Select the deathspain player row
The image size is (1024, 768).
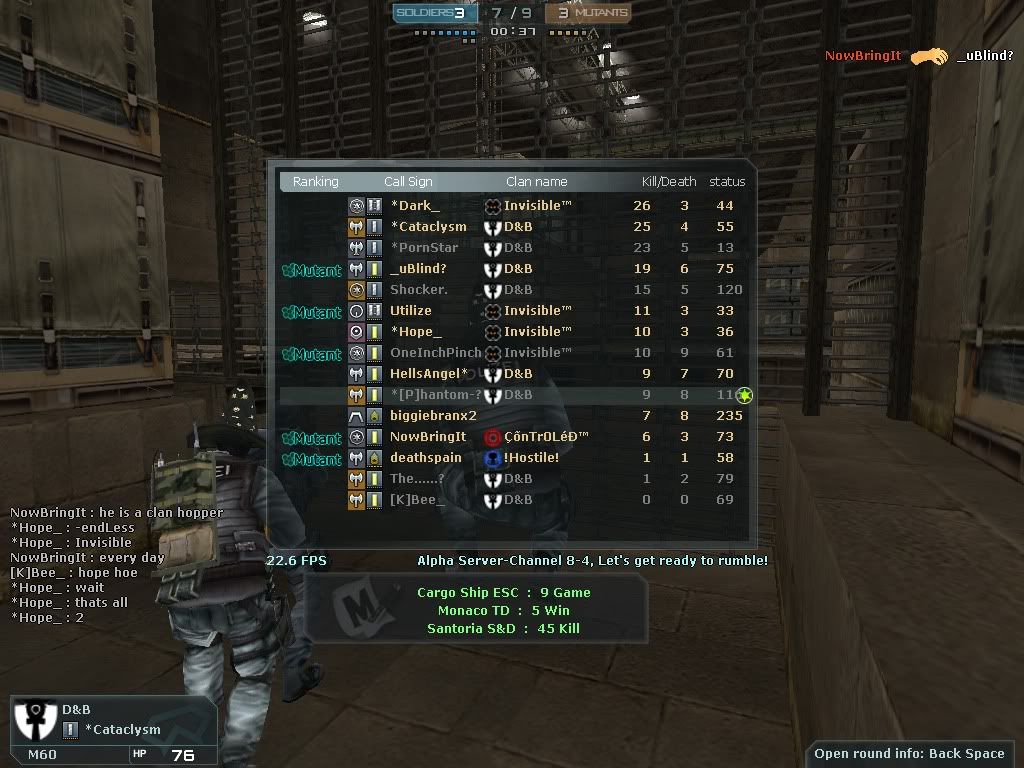pyautogui.click(x=426, y=457)
